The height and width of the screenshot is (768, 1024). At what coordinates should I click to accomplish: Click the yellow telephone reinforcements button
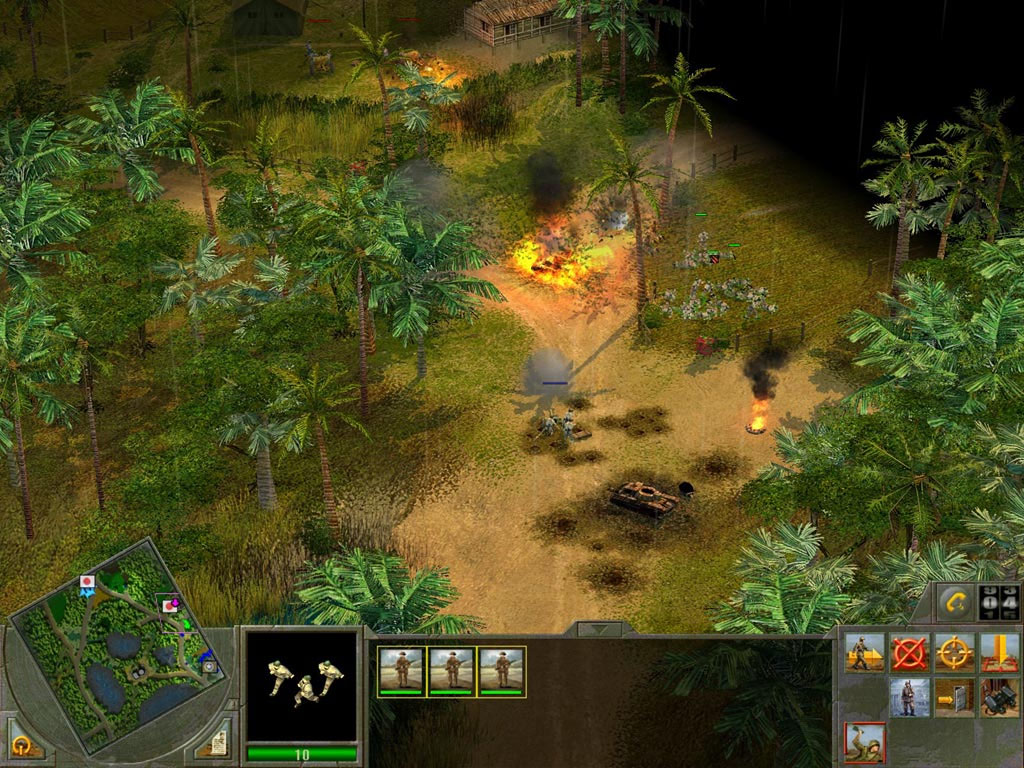click(953, 601)
